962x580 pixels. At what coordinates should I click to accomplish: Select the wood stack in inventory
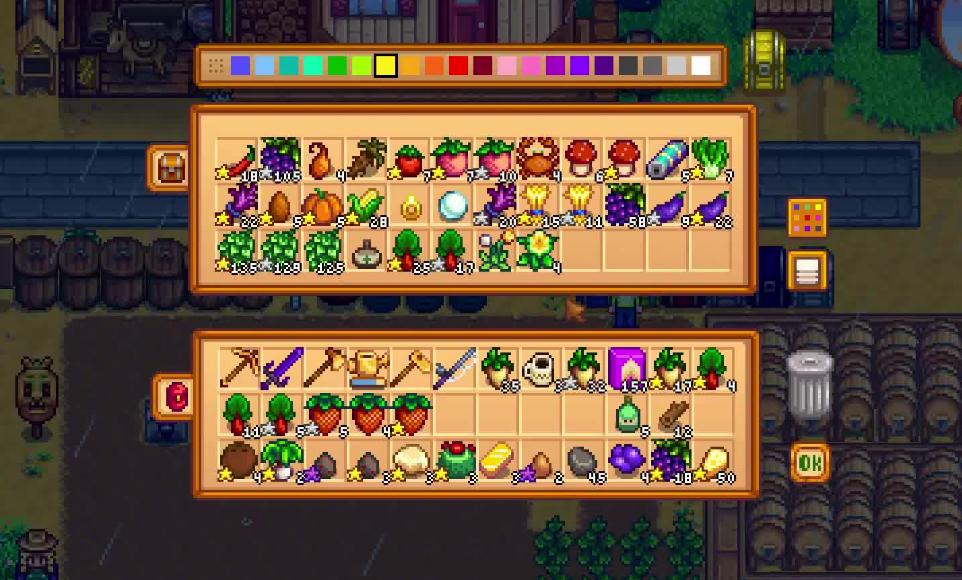click(669, 414)
